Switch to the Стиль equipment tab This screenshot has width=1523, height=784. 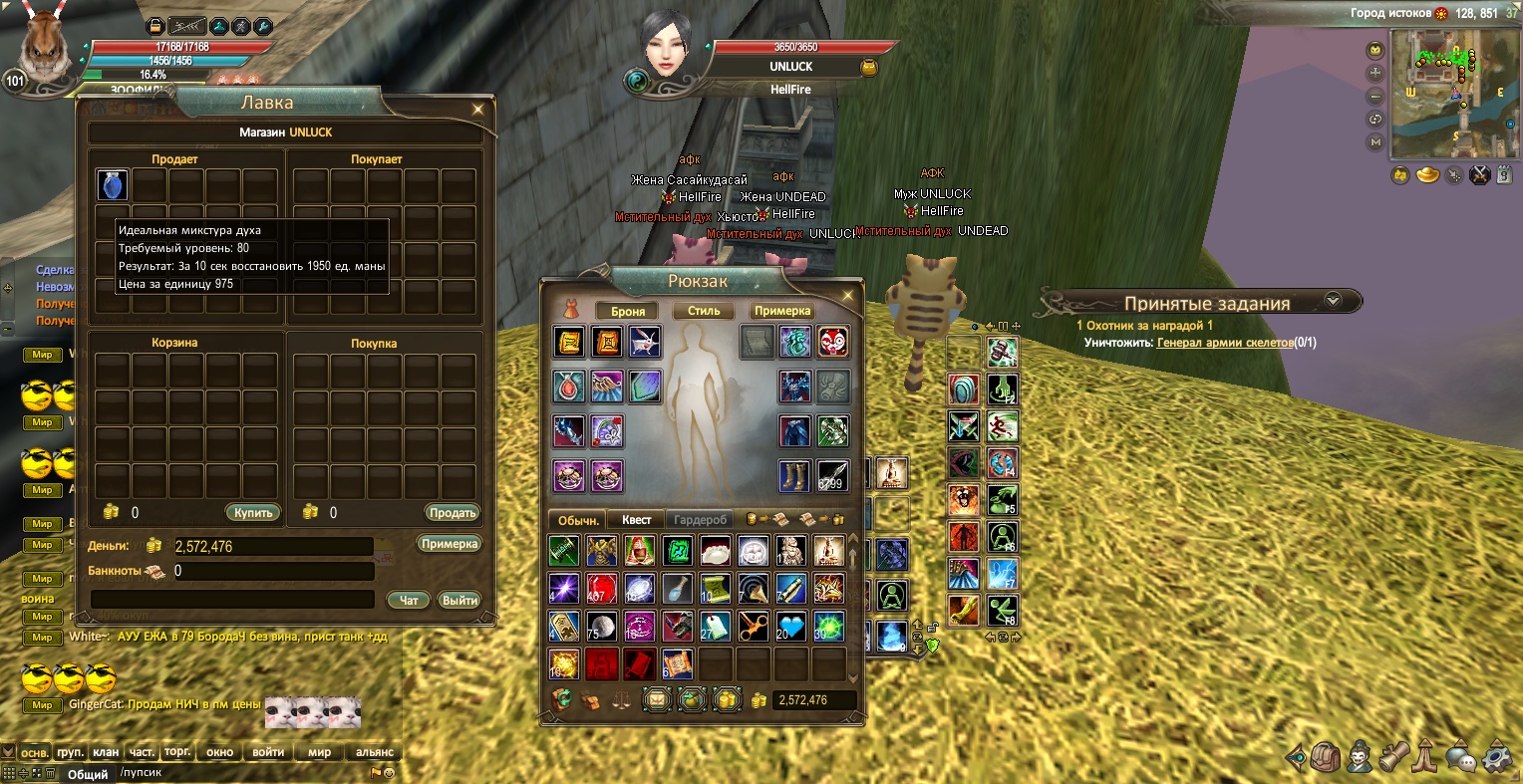[703, 311]
